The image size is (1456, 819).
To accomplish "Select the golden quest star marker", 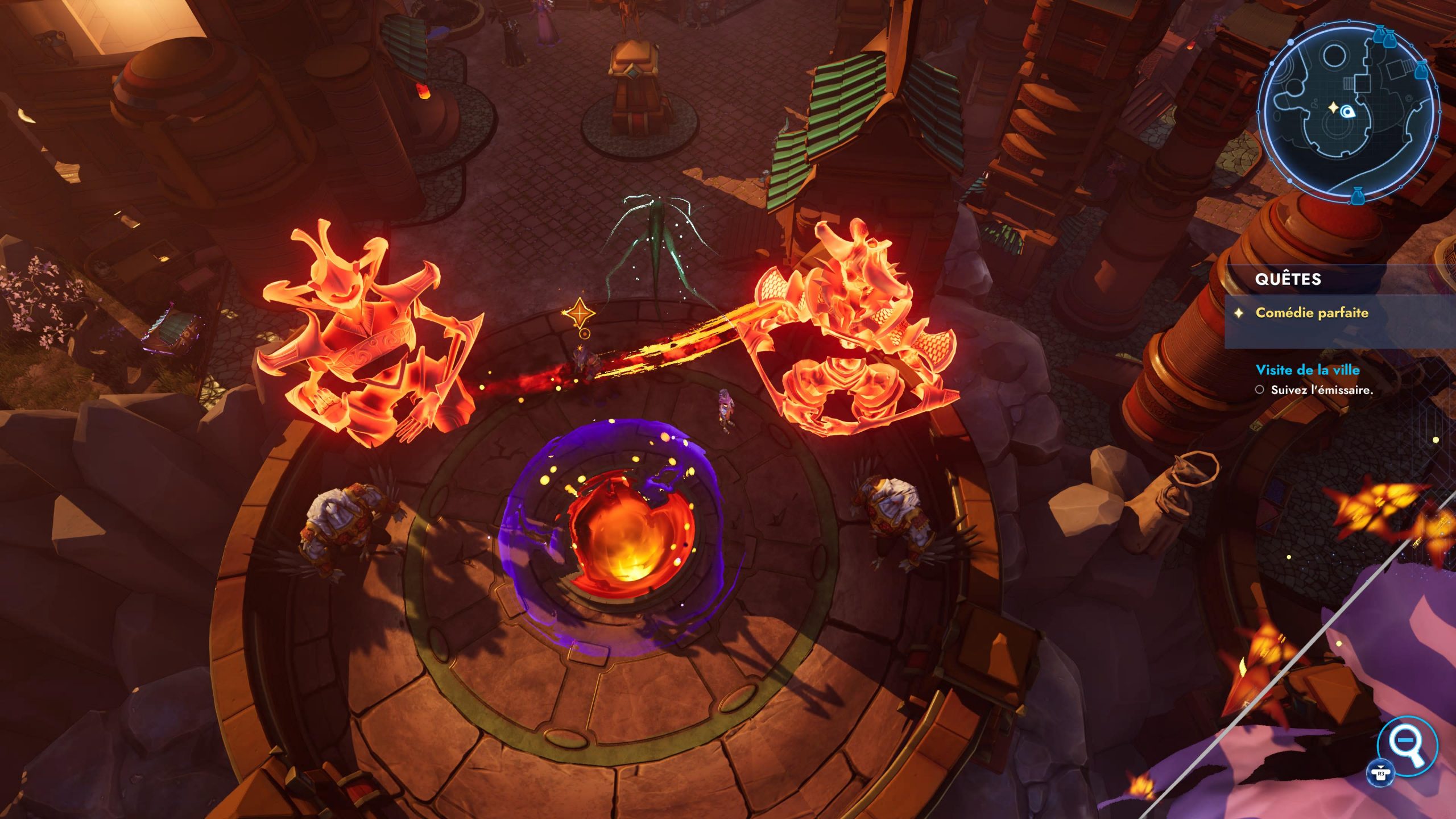I will click(x=580, y=313).
